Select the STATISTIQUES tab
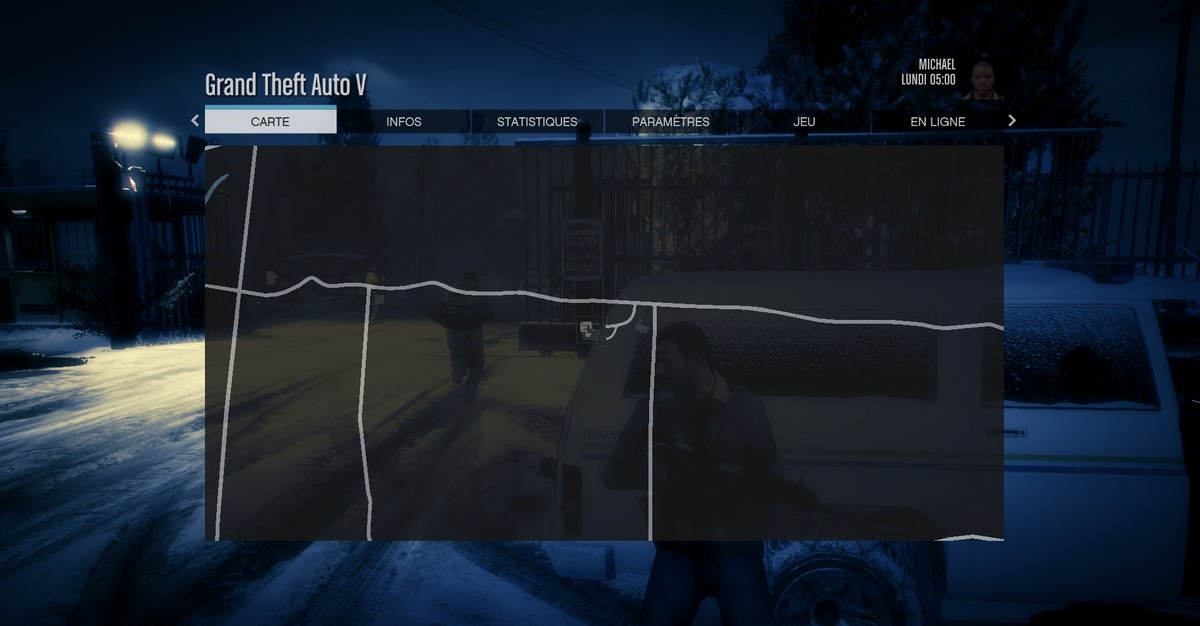This screenshot has width=1200, height=626. coord(537,122)
